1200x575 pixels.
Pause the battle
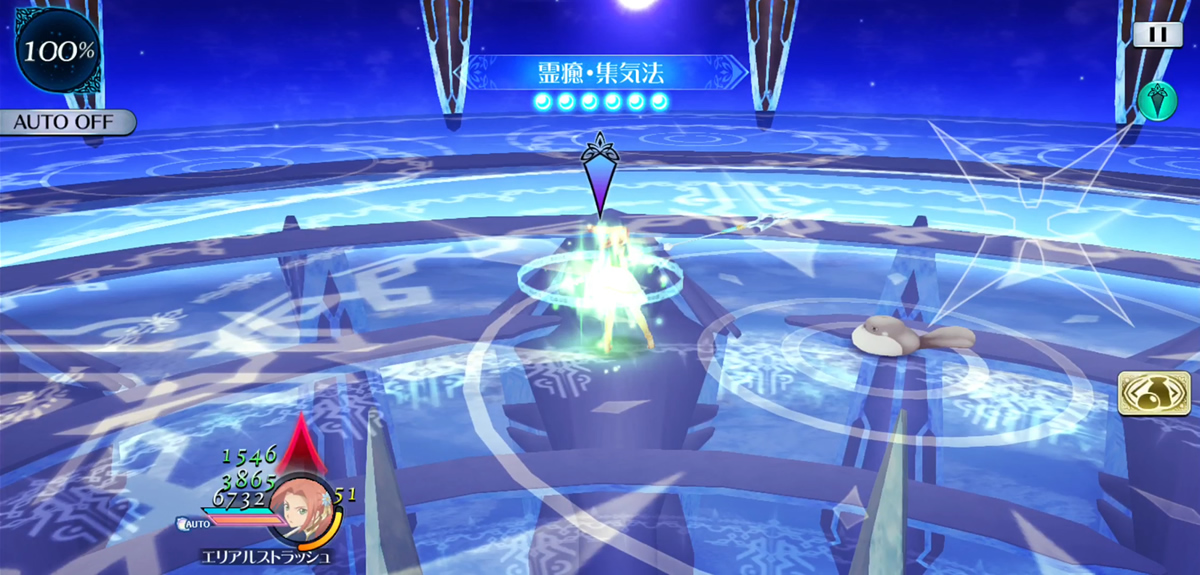click(x=1158, y=34)
